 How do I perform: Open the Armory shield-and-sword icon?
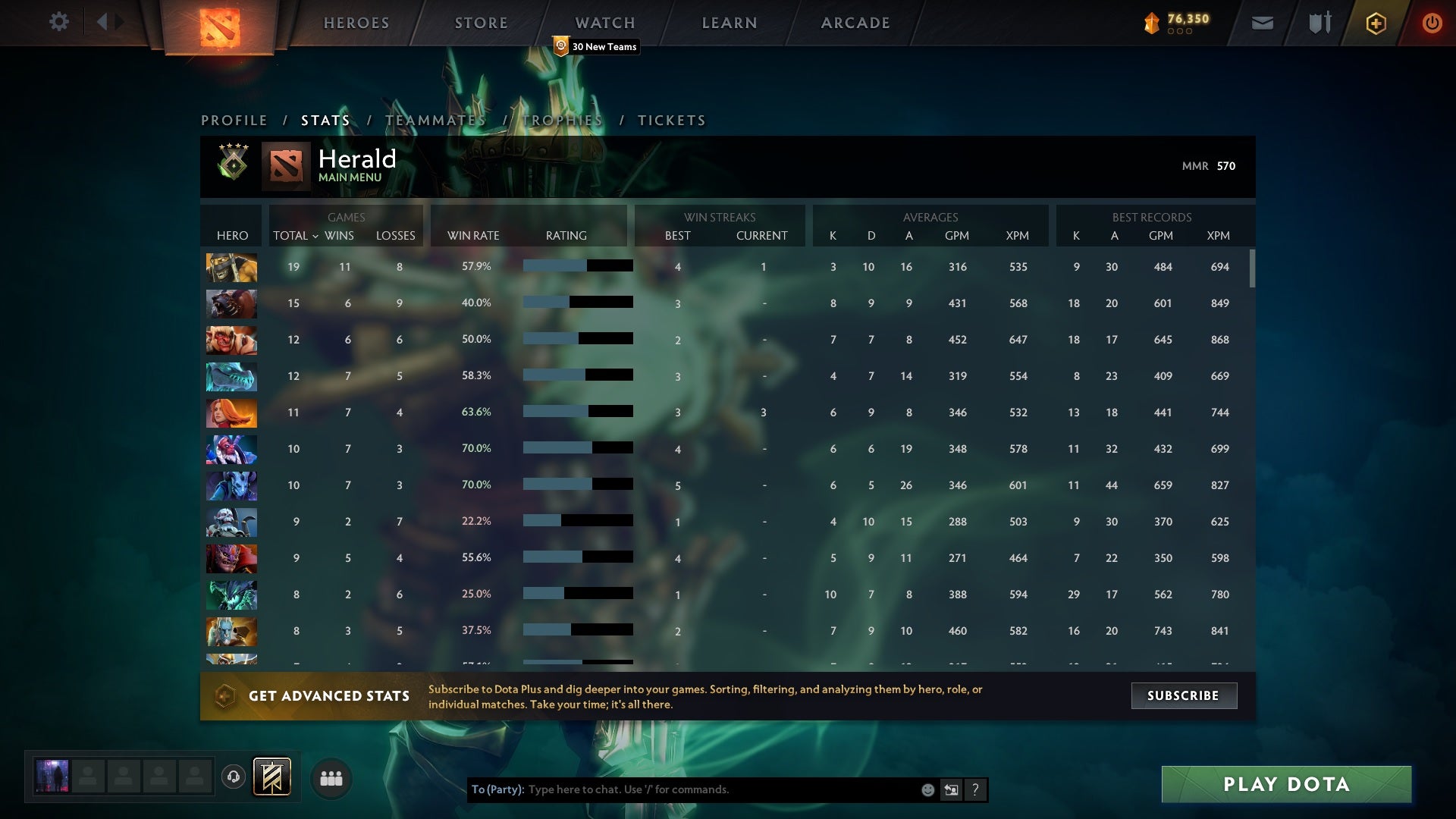pyautogui.click(x=1319, y=23)
